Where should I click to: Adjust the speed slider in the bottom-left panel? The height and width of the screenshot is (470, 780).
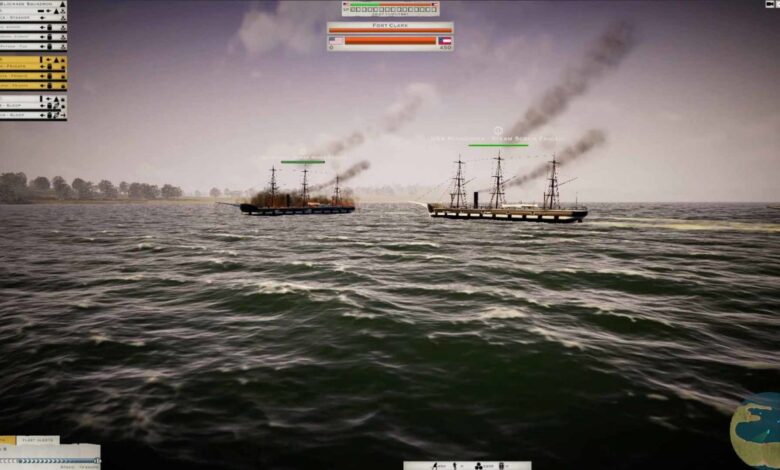[50, 459]
